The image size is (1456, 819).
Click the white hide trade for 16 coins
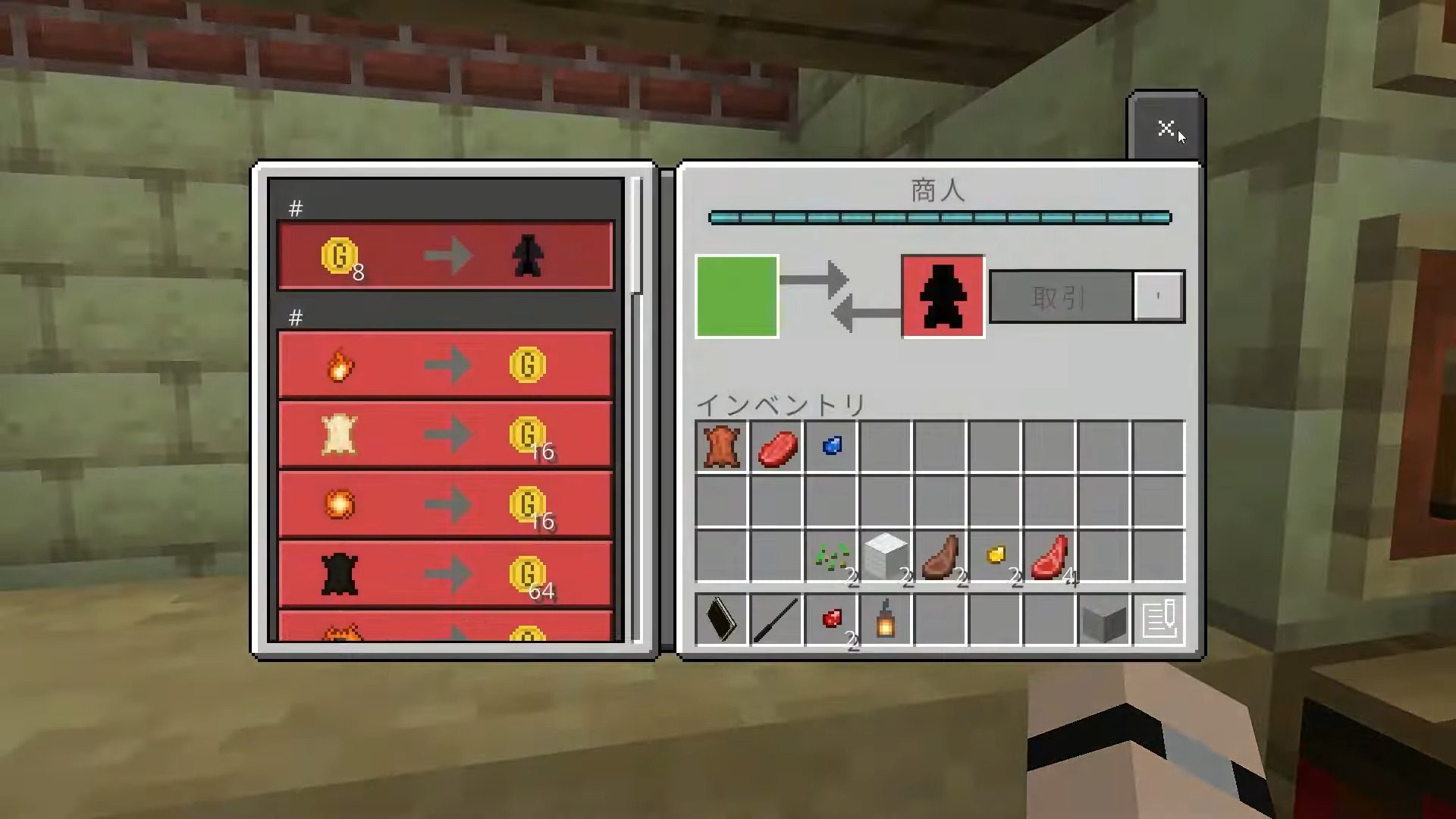click(446, 434)
